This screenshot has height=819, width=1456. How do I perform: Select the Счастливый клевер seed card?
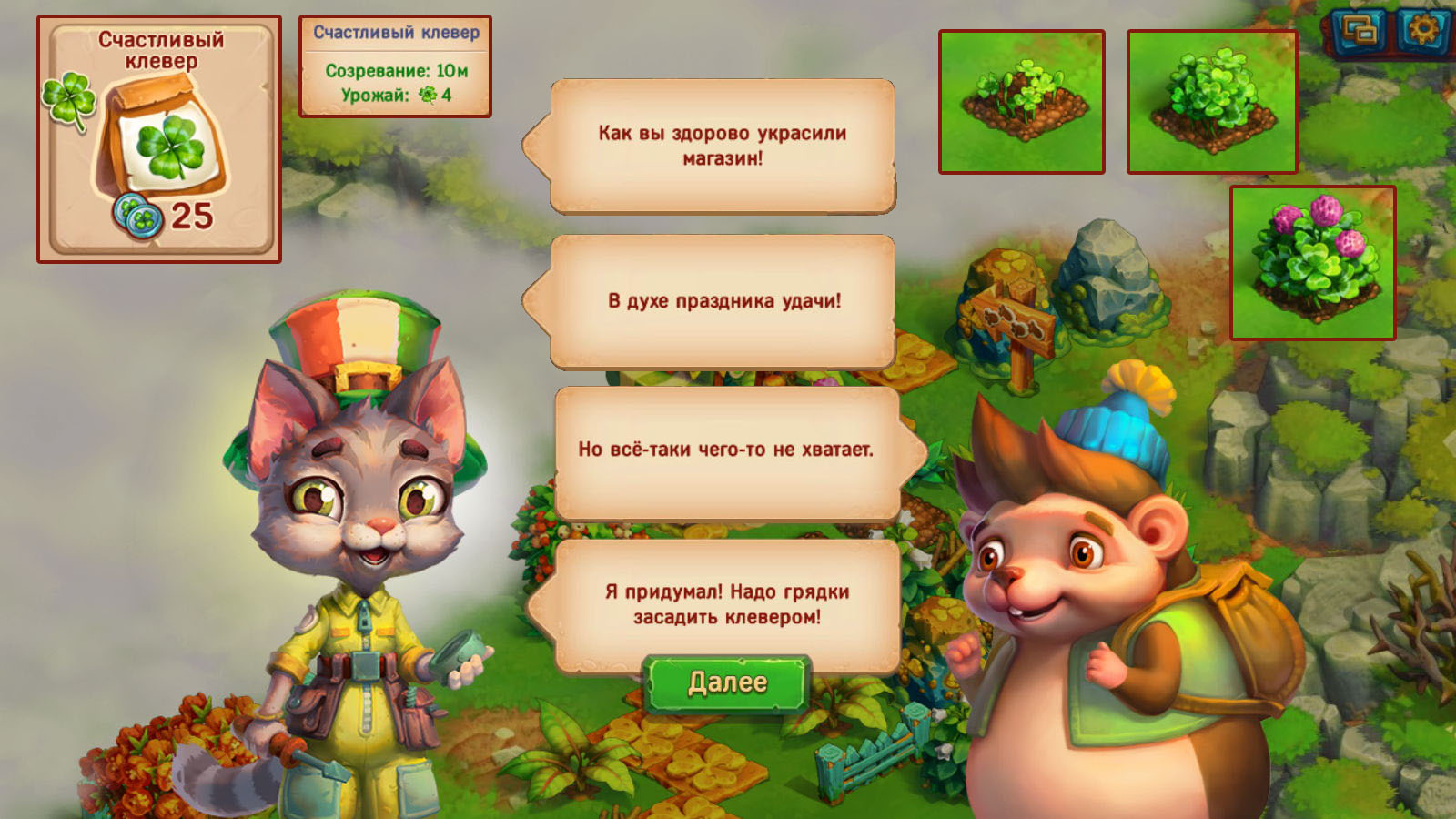click(x=159, y=139)
